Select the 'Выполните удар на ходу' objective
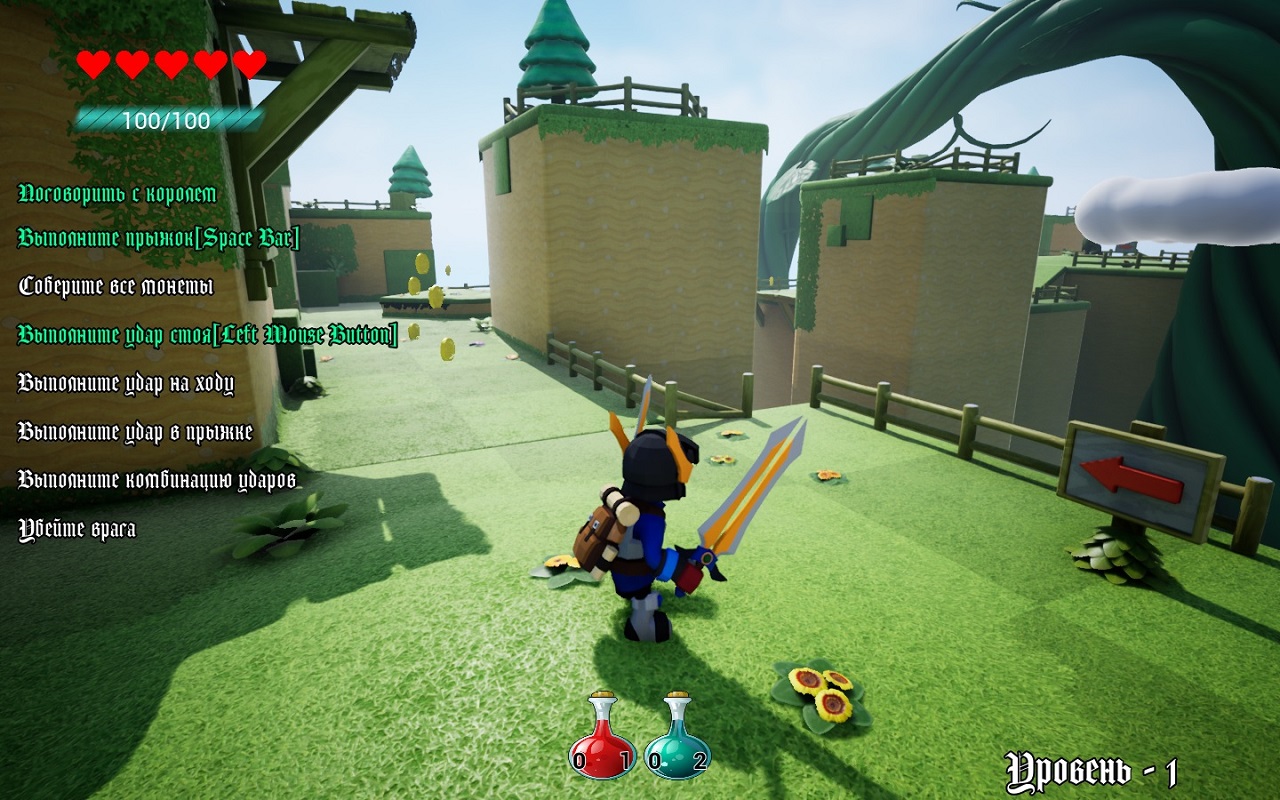Viewport: 1280px width, 800px height. [x=126, y=383]
